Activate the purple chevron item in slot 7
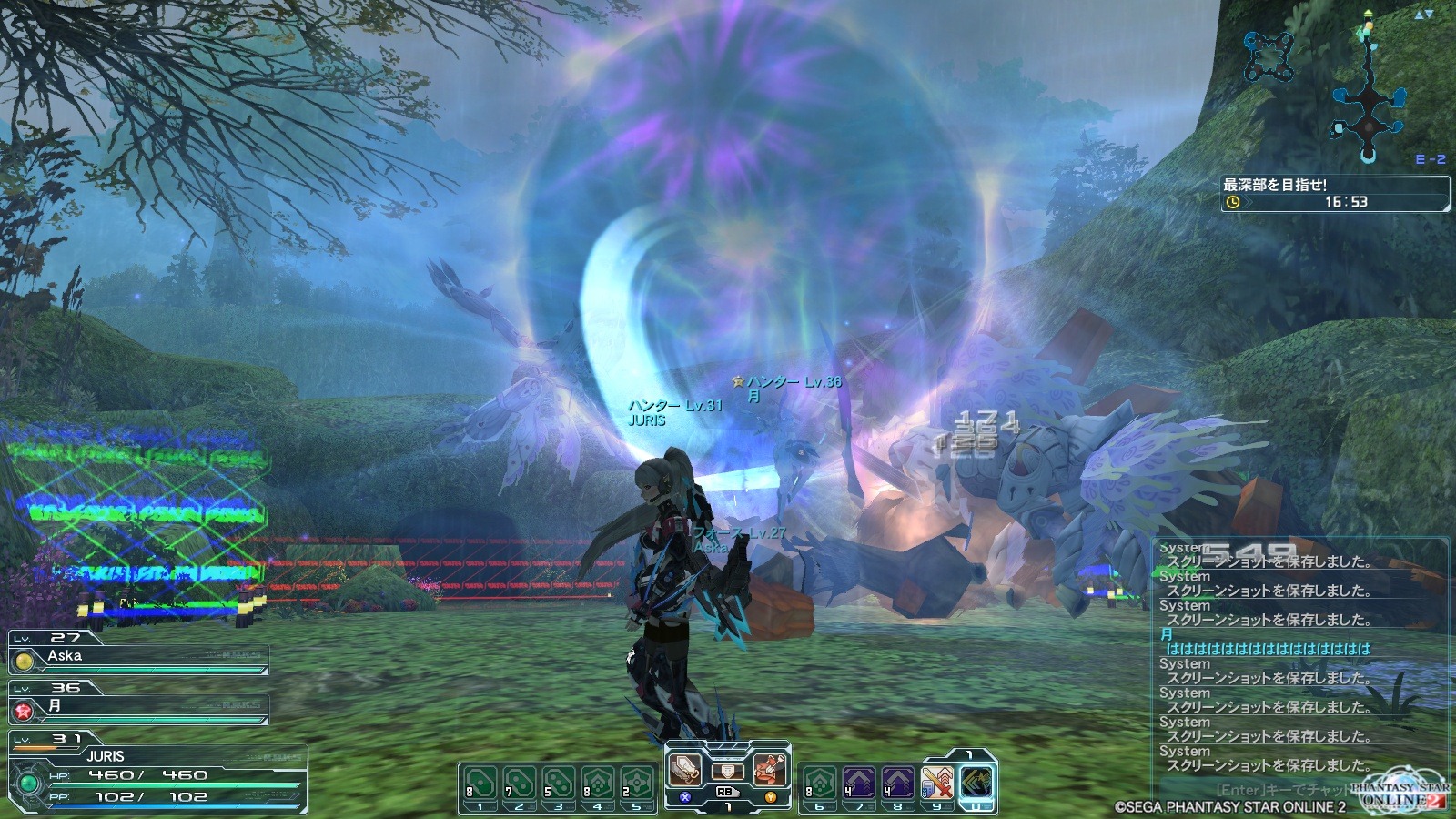1456x819 pixels. (858, 784)
